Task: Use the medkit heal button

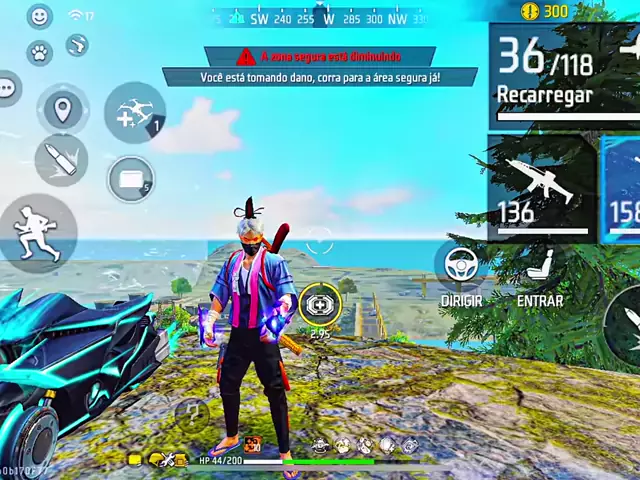Action: click(320, 303)
